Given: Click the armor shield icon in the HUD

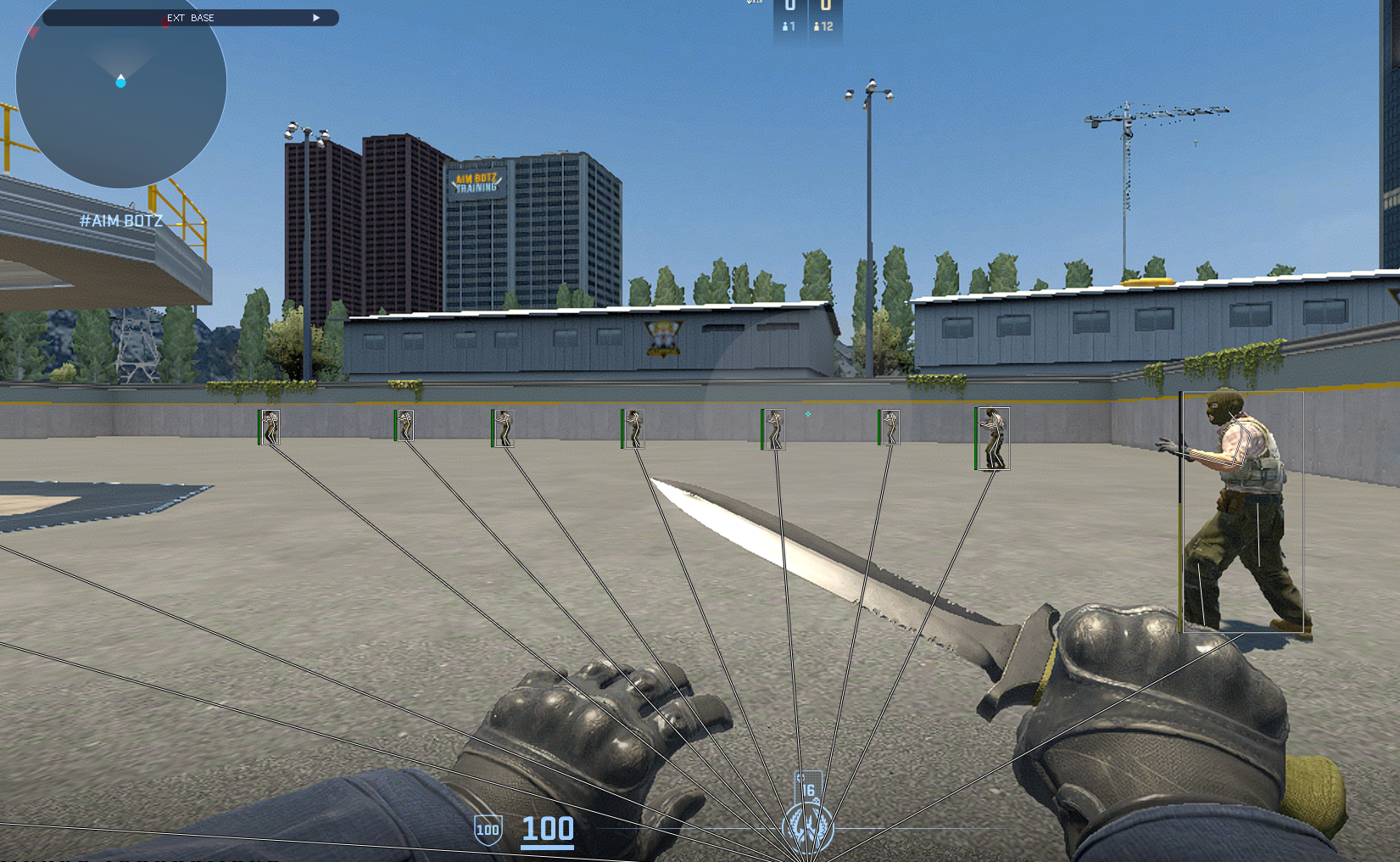Looking at the screenshot, I should [488, 828].
